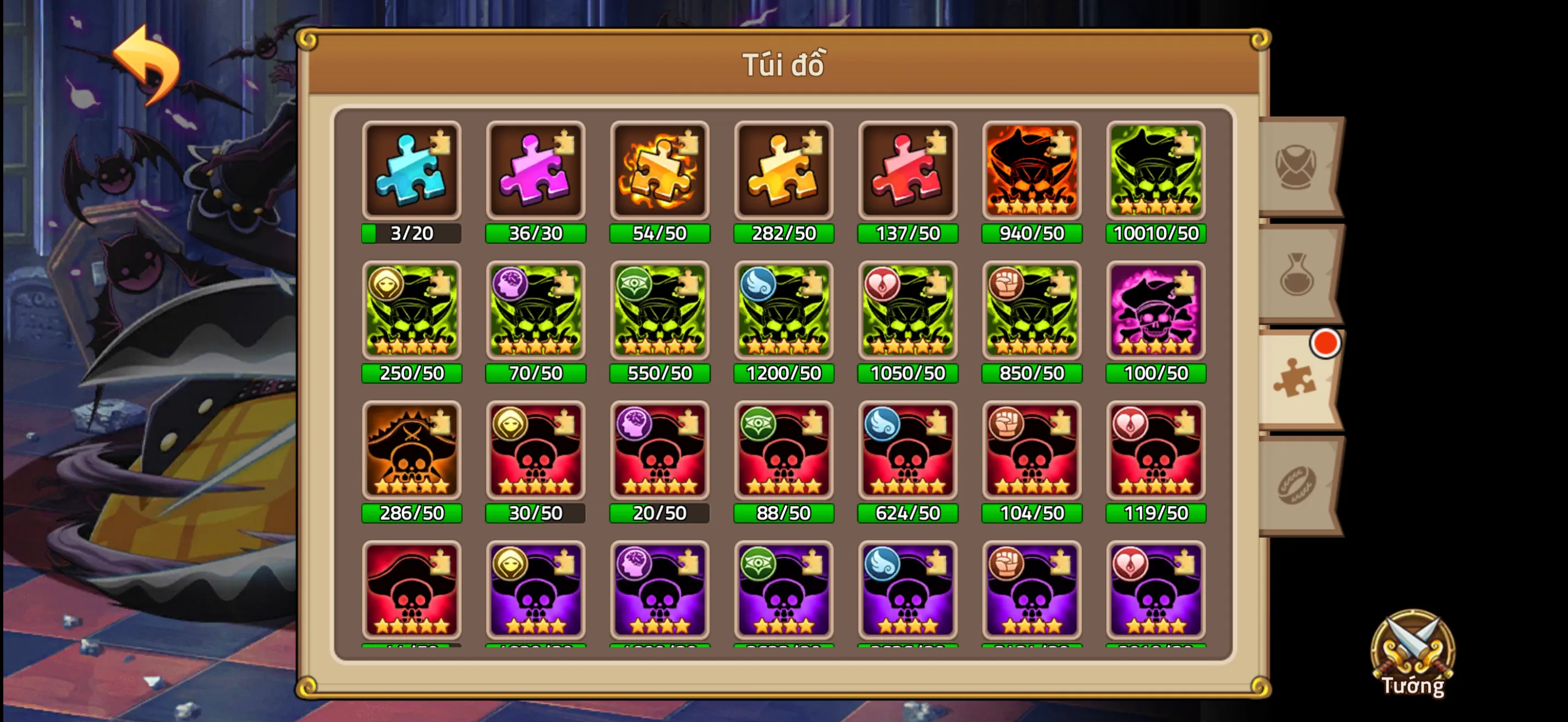Viewport: 1568px width, 722px height.
Task: Tap the red puzzle piece shard (137/50)
Action: click(908, 172)
